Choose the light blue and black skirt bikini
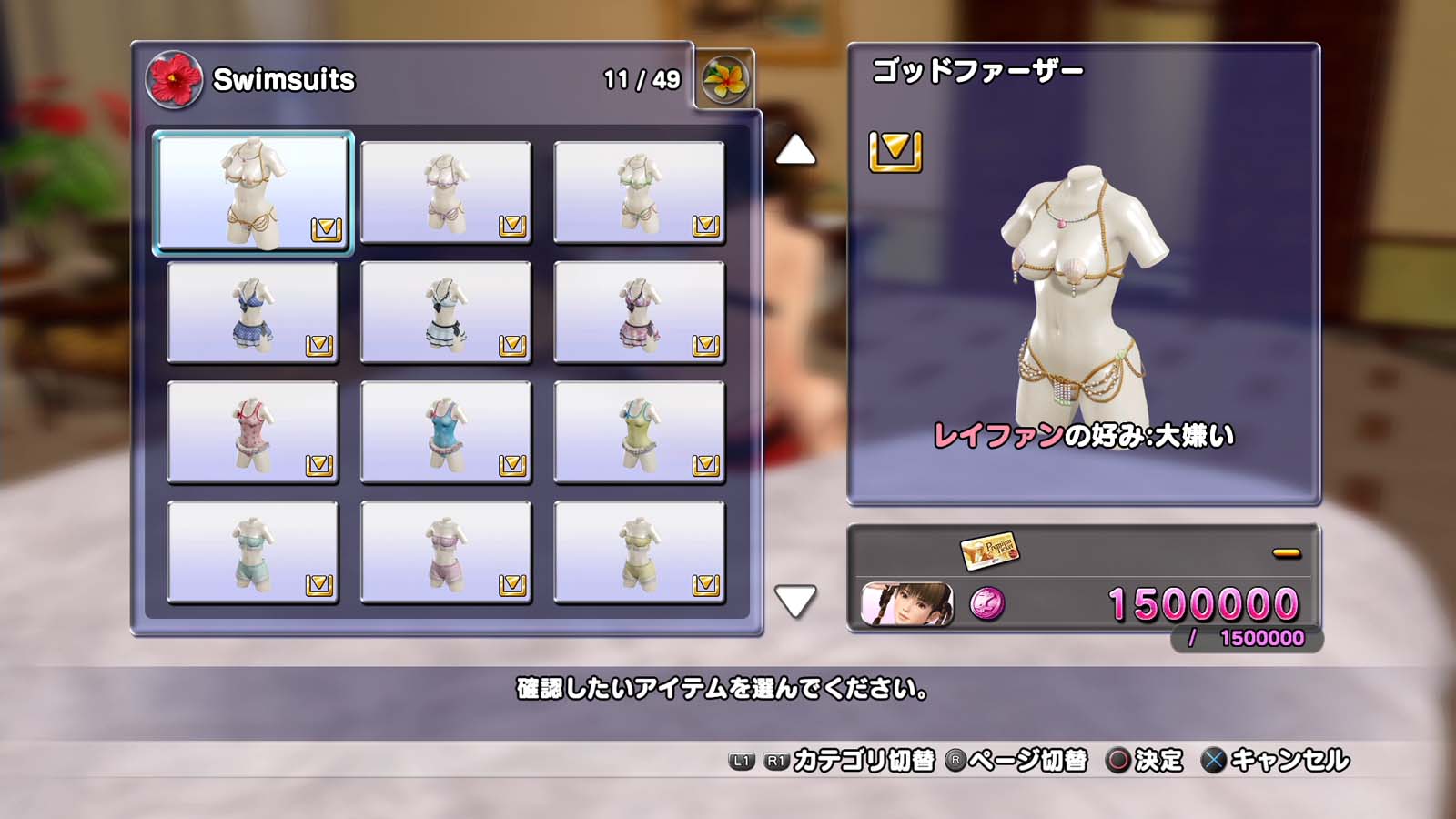 pos(446,312)
